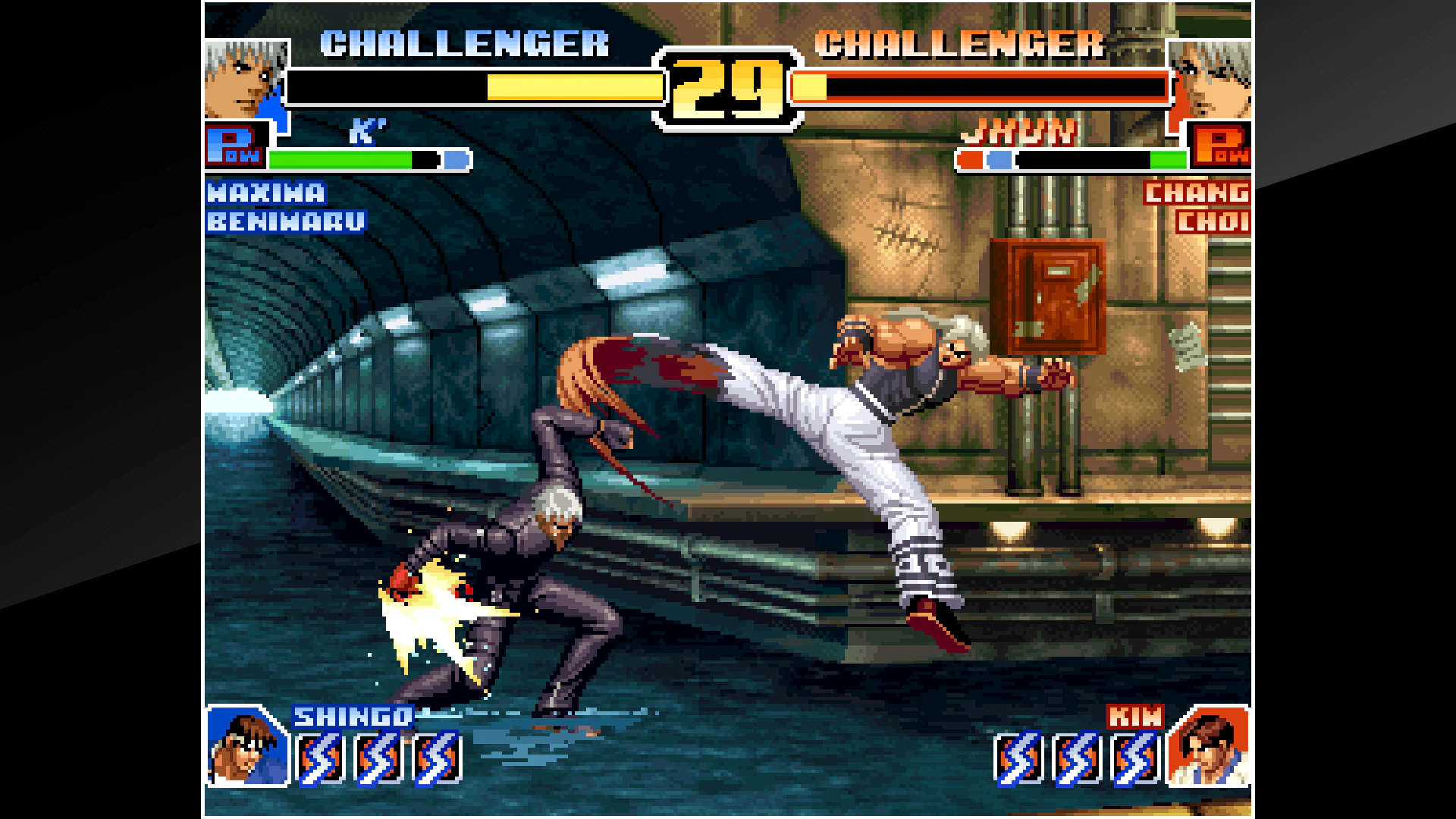Click the POW meter icon on the right
The width and height of the screenshot is (1456, 819).
(x=1221, y=146)
